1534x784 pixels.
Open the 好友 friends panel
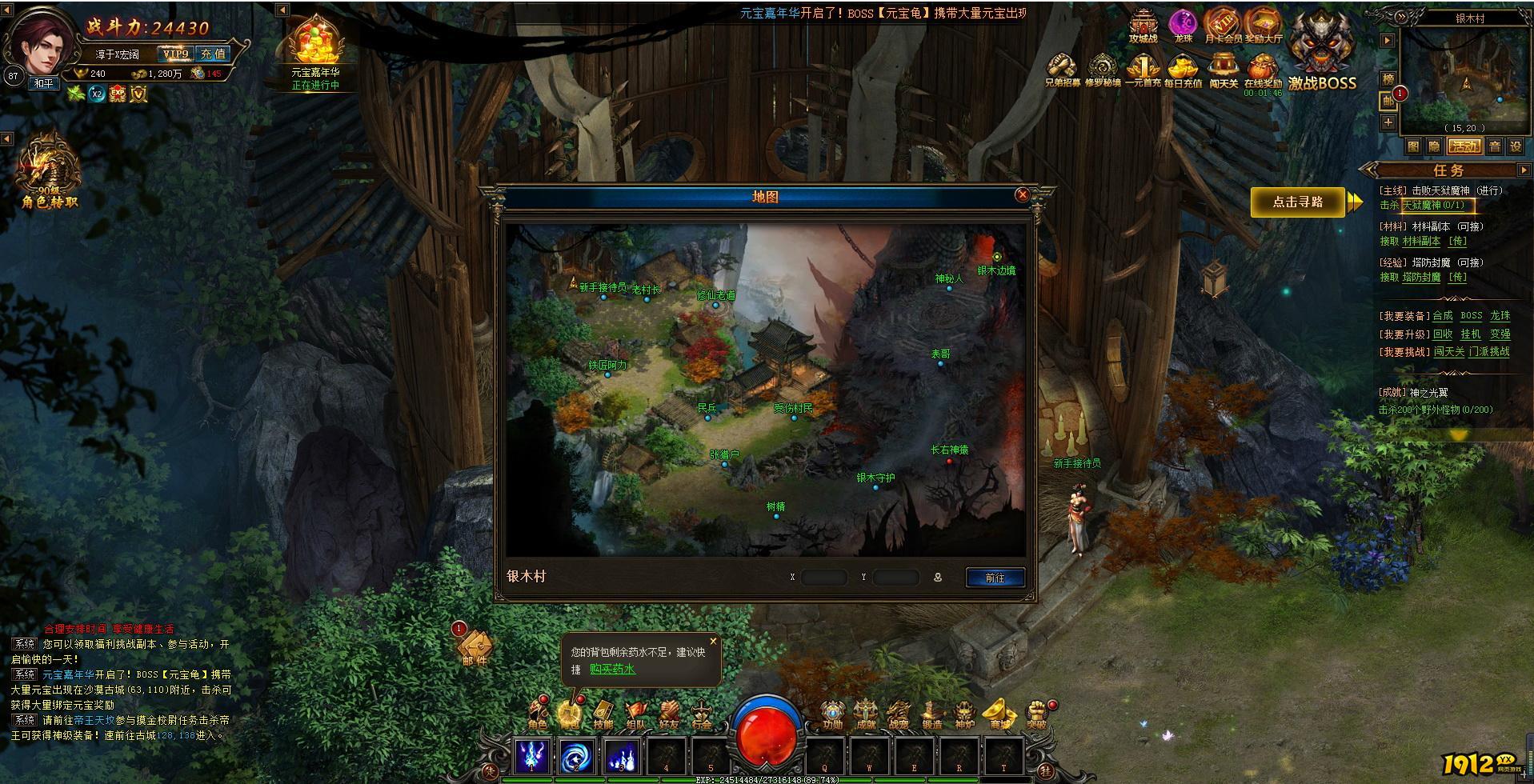point(669,714)
